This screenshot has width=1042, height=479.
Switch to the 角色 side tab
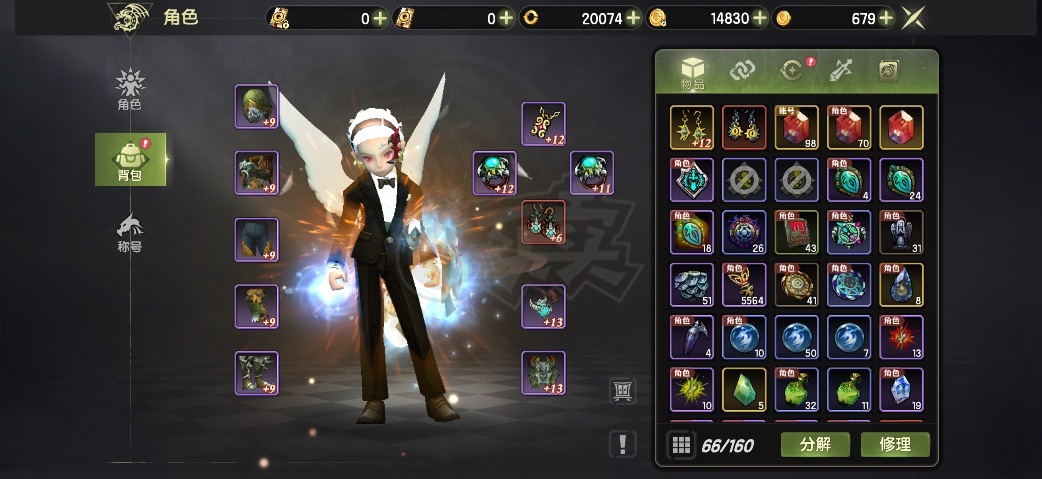[x=130, y=88]
